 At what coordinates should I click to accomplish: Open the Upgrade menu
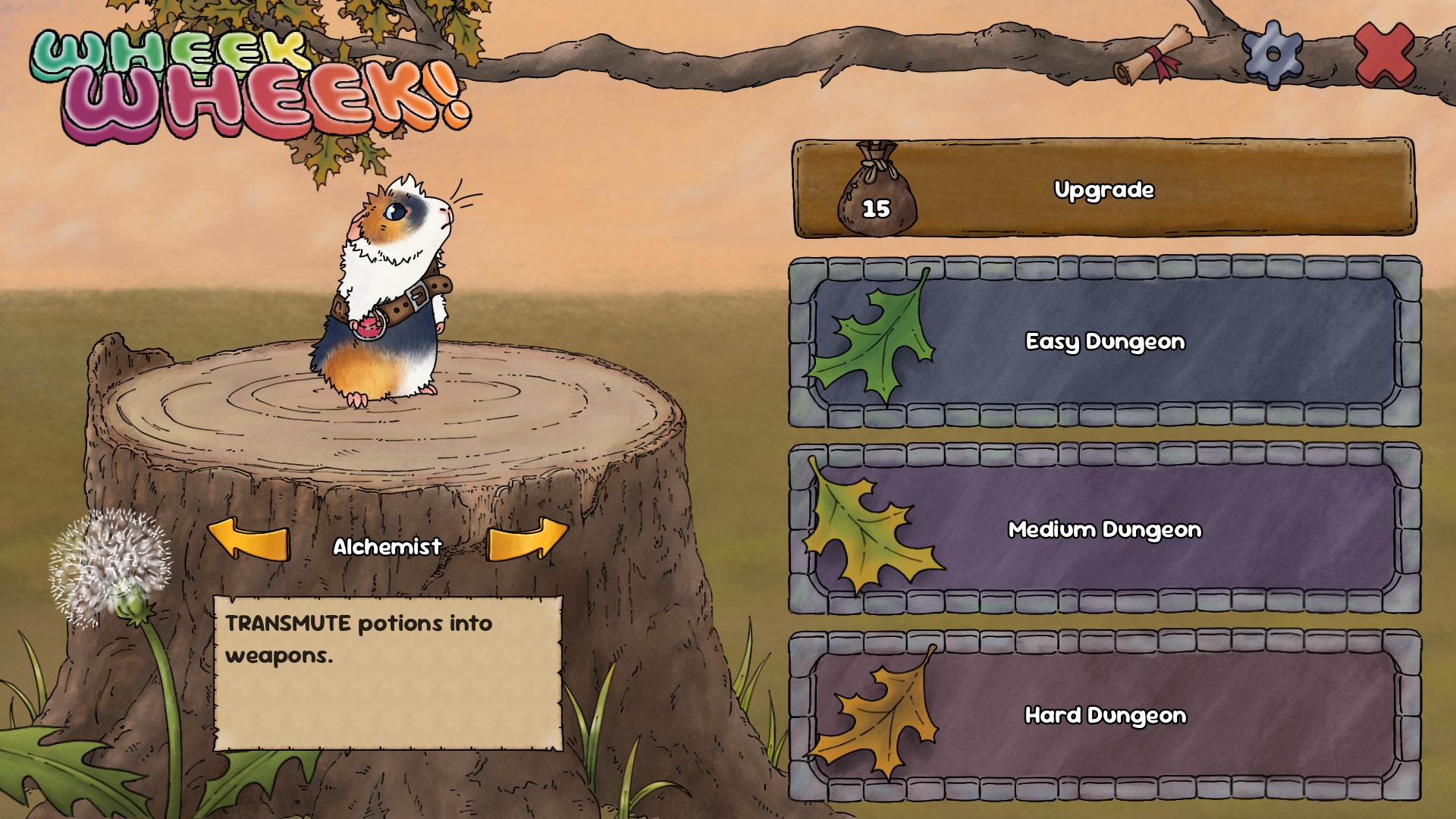tap(1103, 189)
